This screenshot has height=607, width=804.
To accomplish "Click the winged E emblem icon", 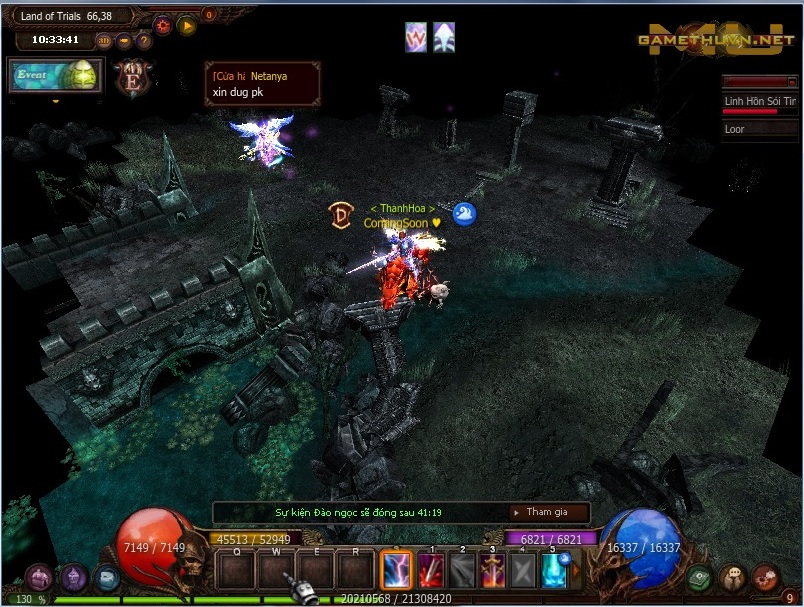I will (132, 78).
